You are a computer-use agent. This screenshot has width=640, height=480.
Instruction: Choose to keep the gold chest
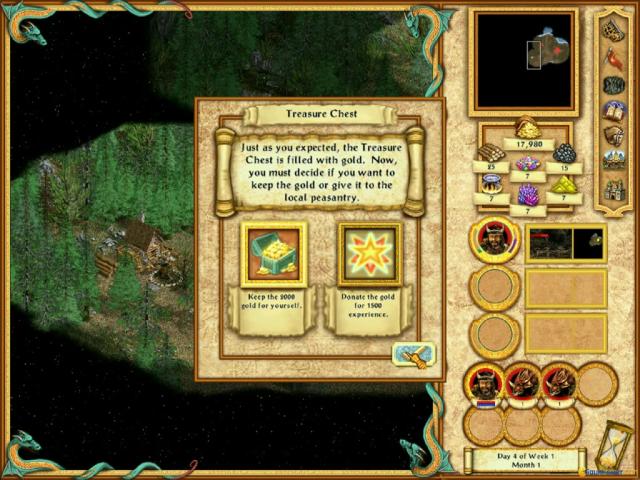273,254
